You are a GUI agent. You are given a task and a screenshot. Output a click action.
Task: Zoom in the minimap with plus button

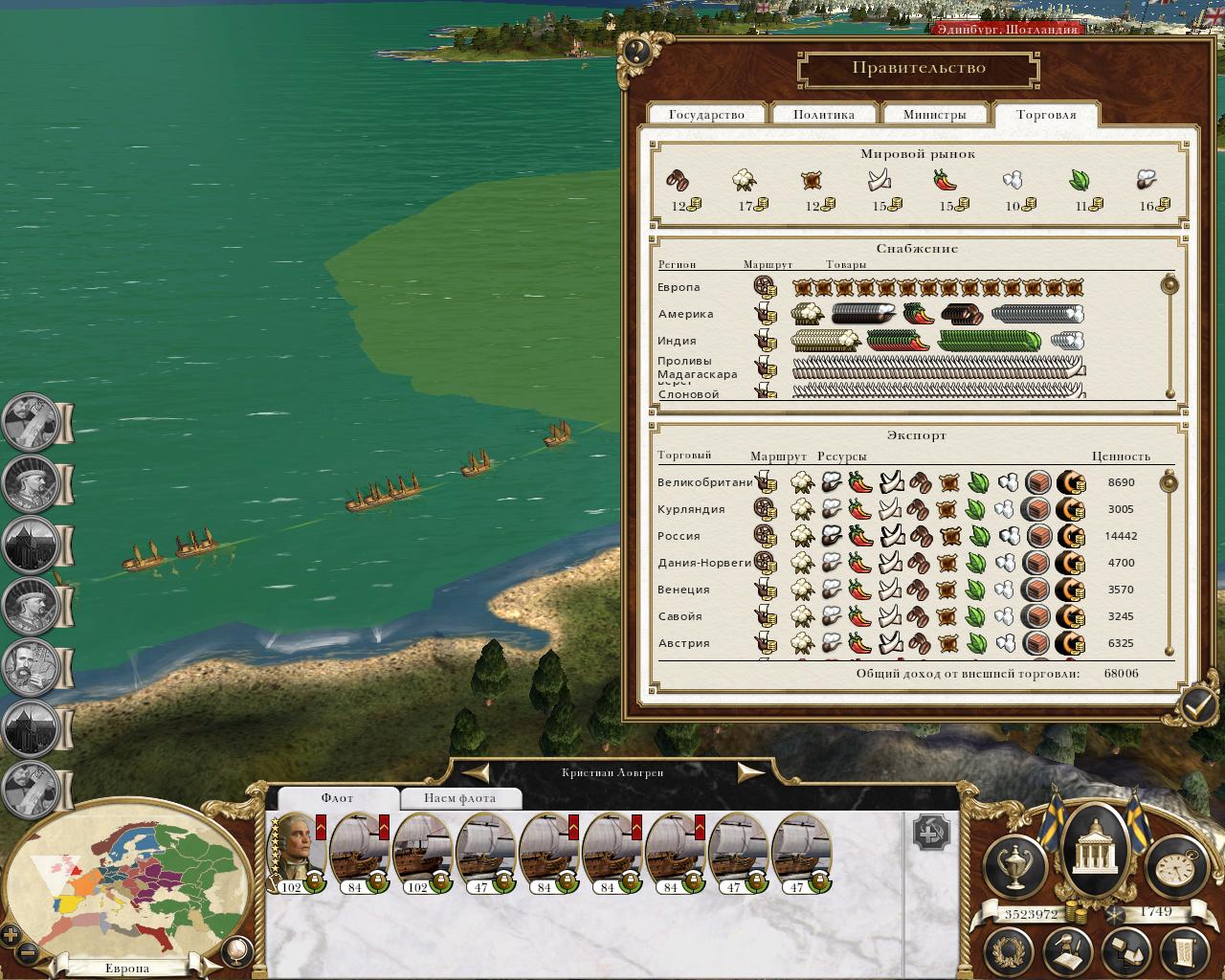click(11, 935)
